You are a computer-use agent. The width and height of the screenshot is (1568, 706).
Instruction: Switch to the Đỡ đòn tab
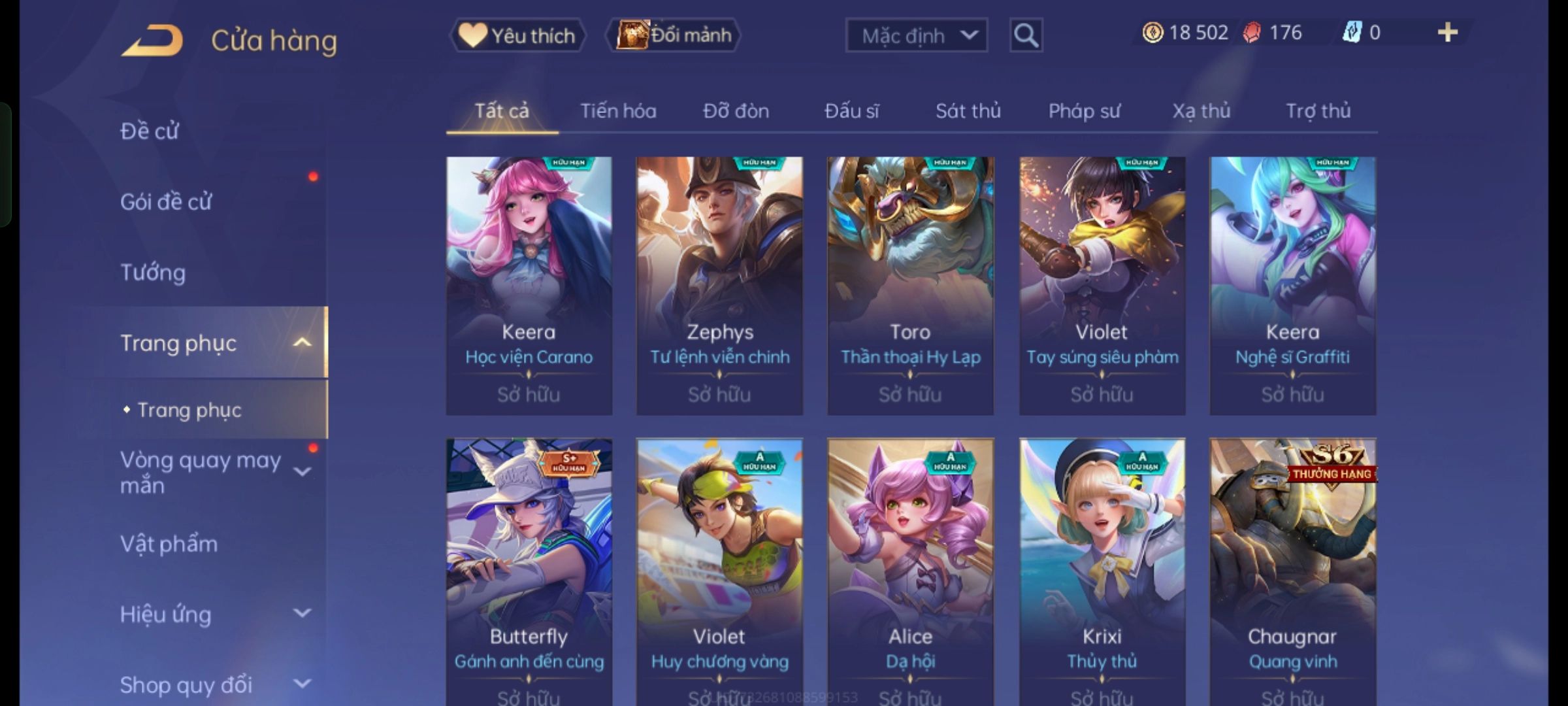[x=736, y=111]
